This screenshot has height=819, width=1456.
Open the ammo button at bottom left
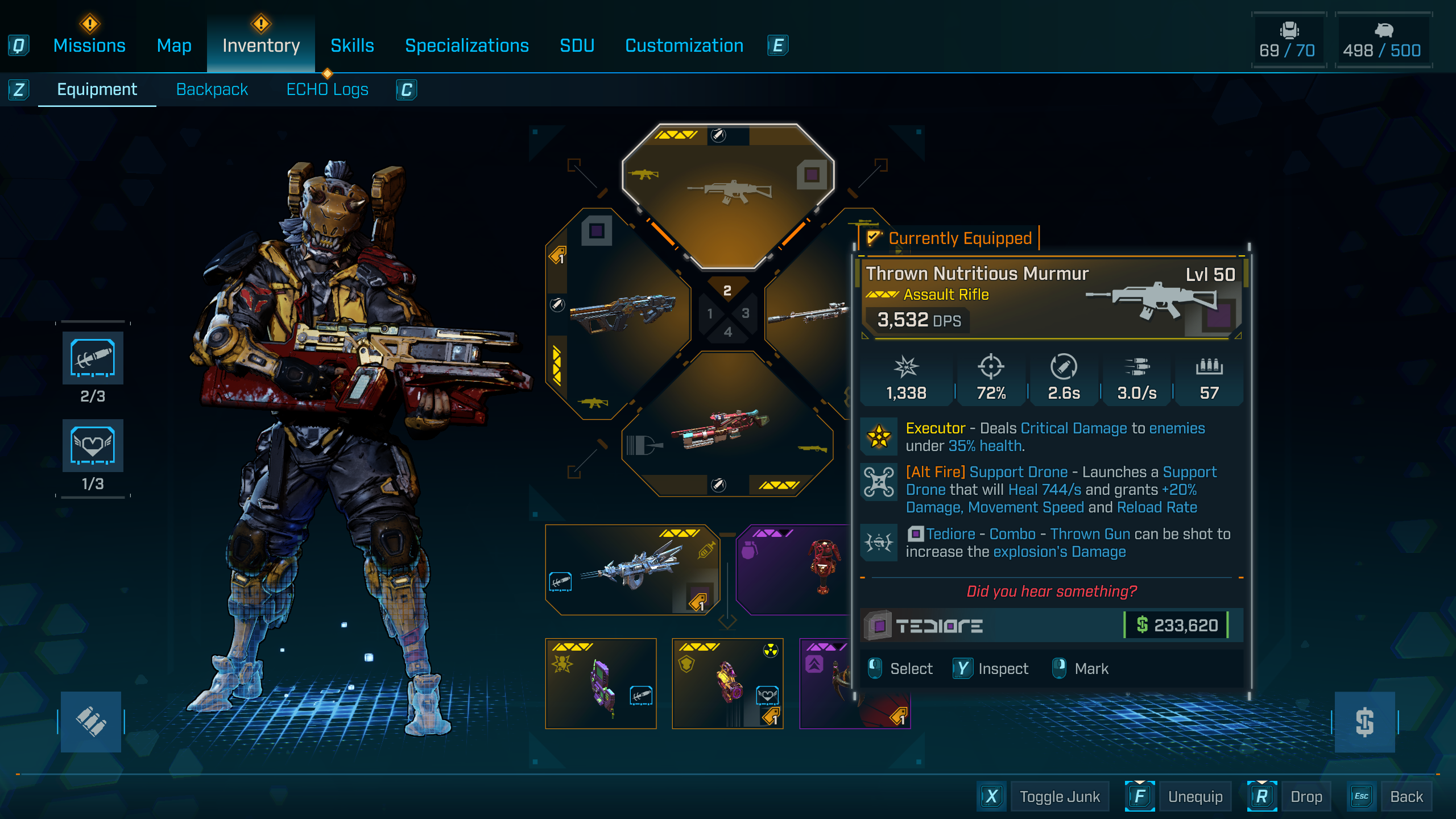[x=91, y=722]
